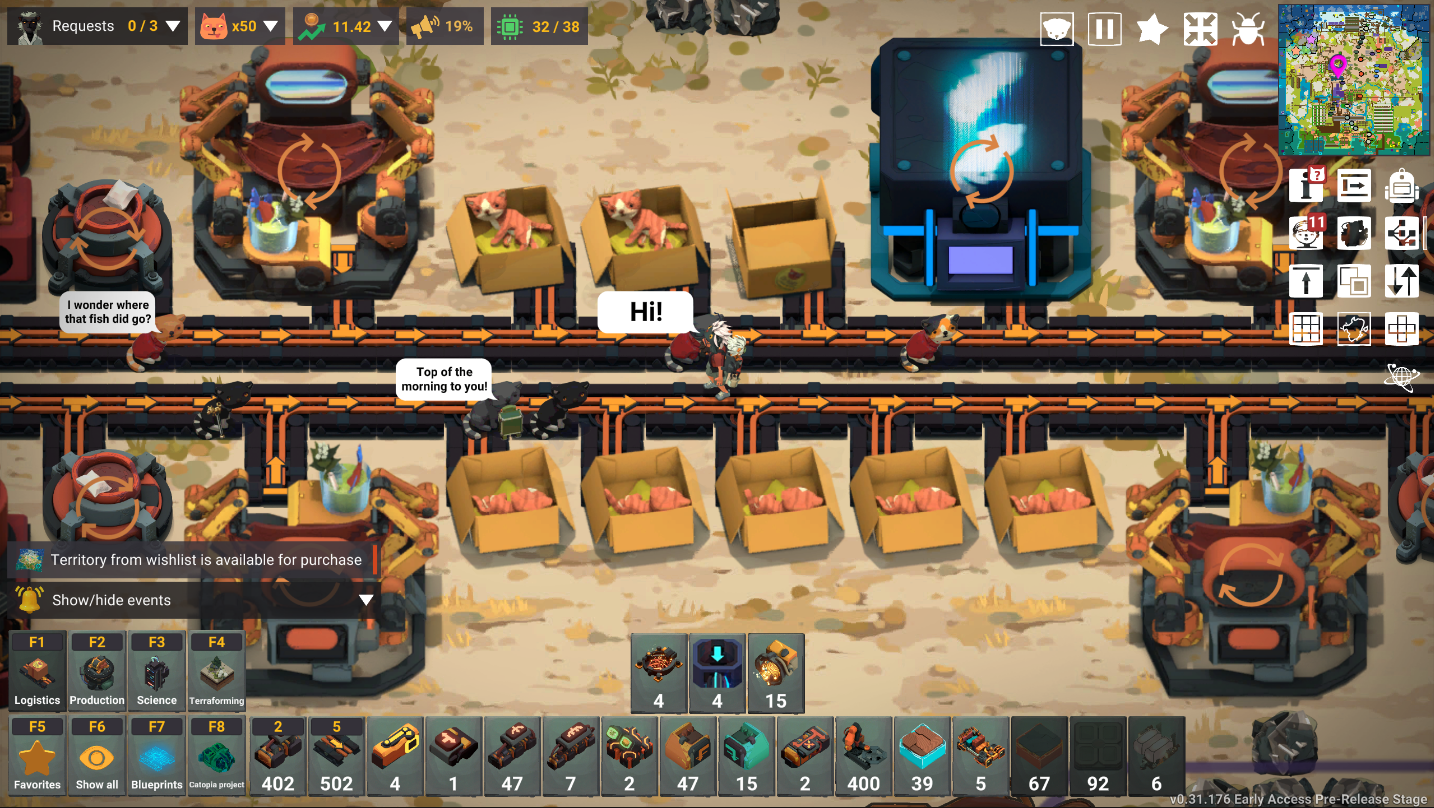Open the character icon showing 11 notifications
This screenshot has width=1434, height=808.
(1306, 232)
